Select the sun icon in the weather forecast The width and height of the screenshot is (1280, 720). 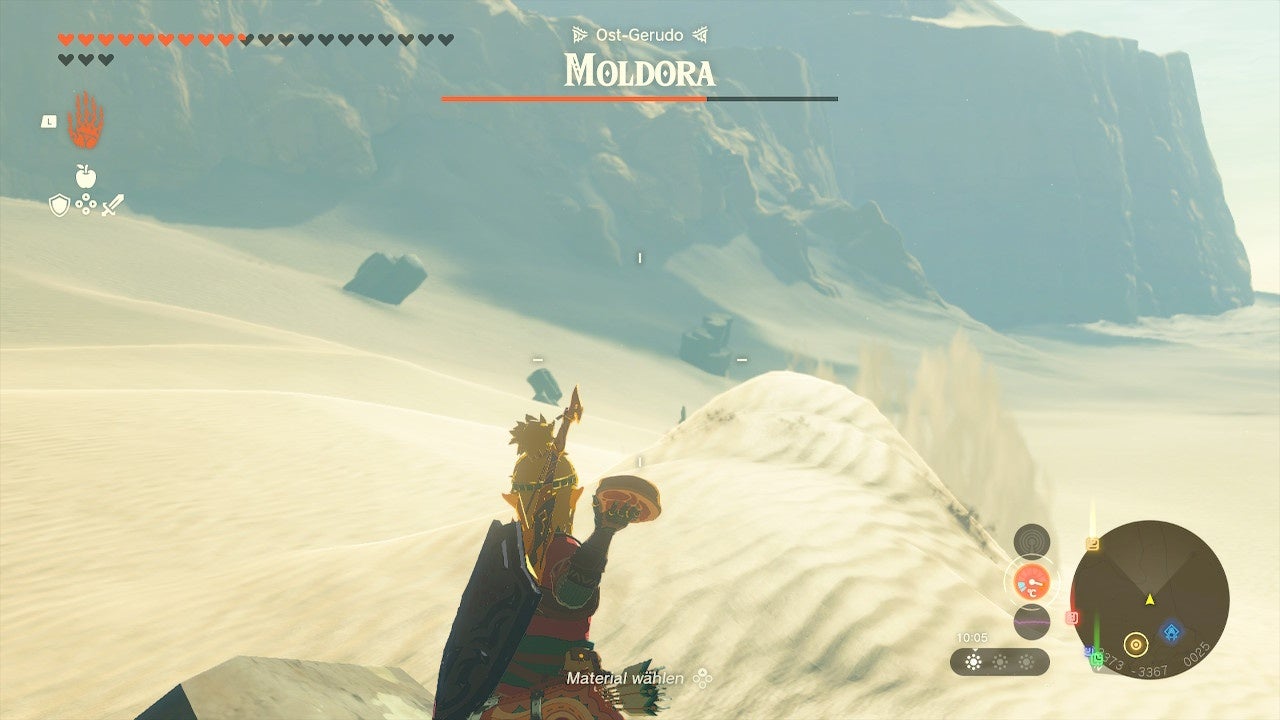[x=975, y=663]
